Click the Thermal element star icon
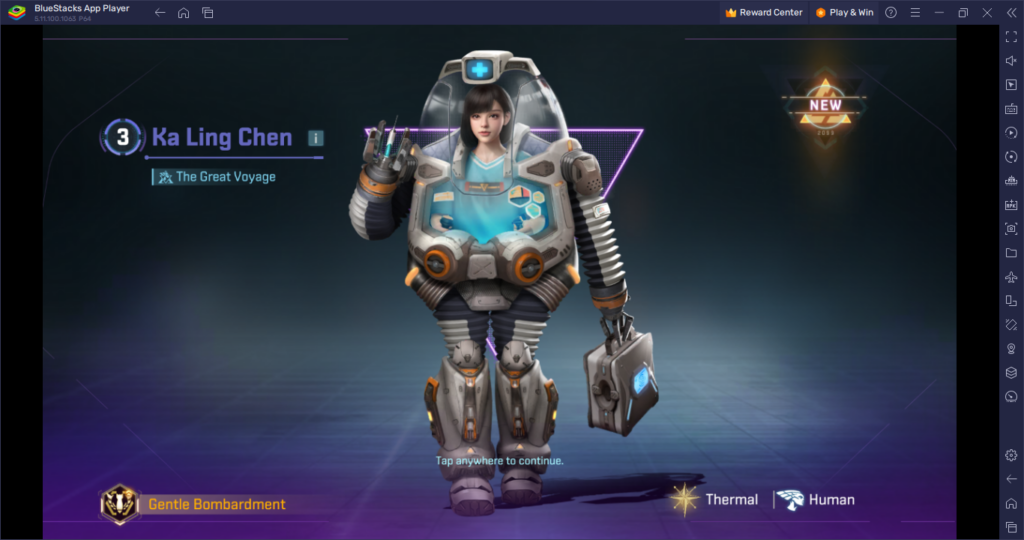 (685, 499)
